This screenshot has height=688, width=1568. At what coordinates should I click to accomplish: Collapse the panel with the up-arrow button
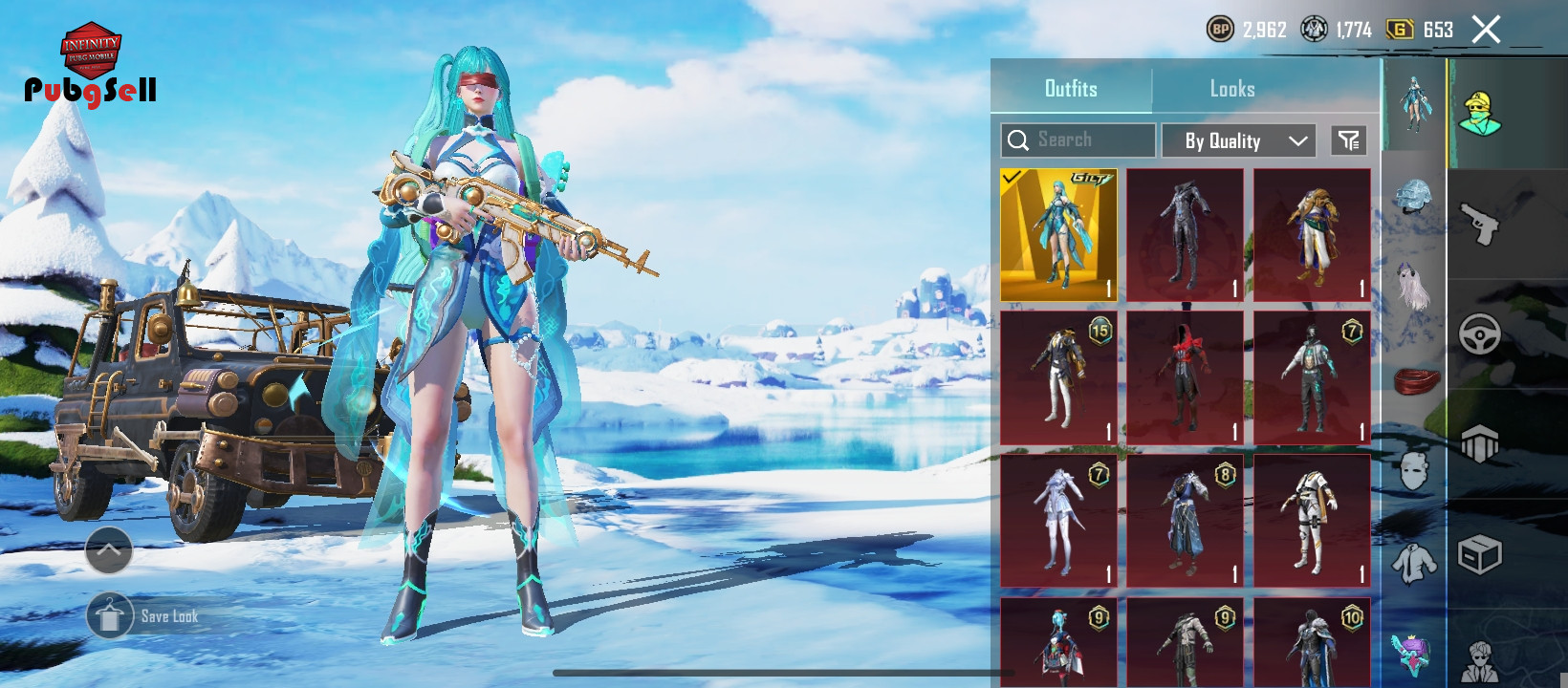[x=109, y=550]
